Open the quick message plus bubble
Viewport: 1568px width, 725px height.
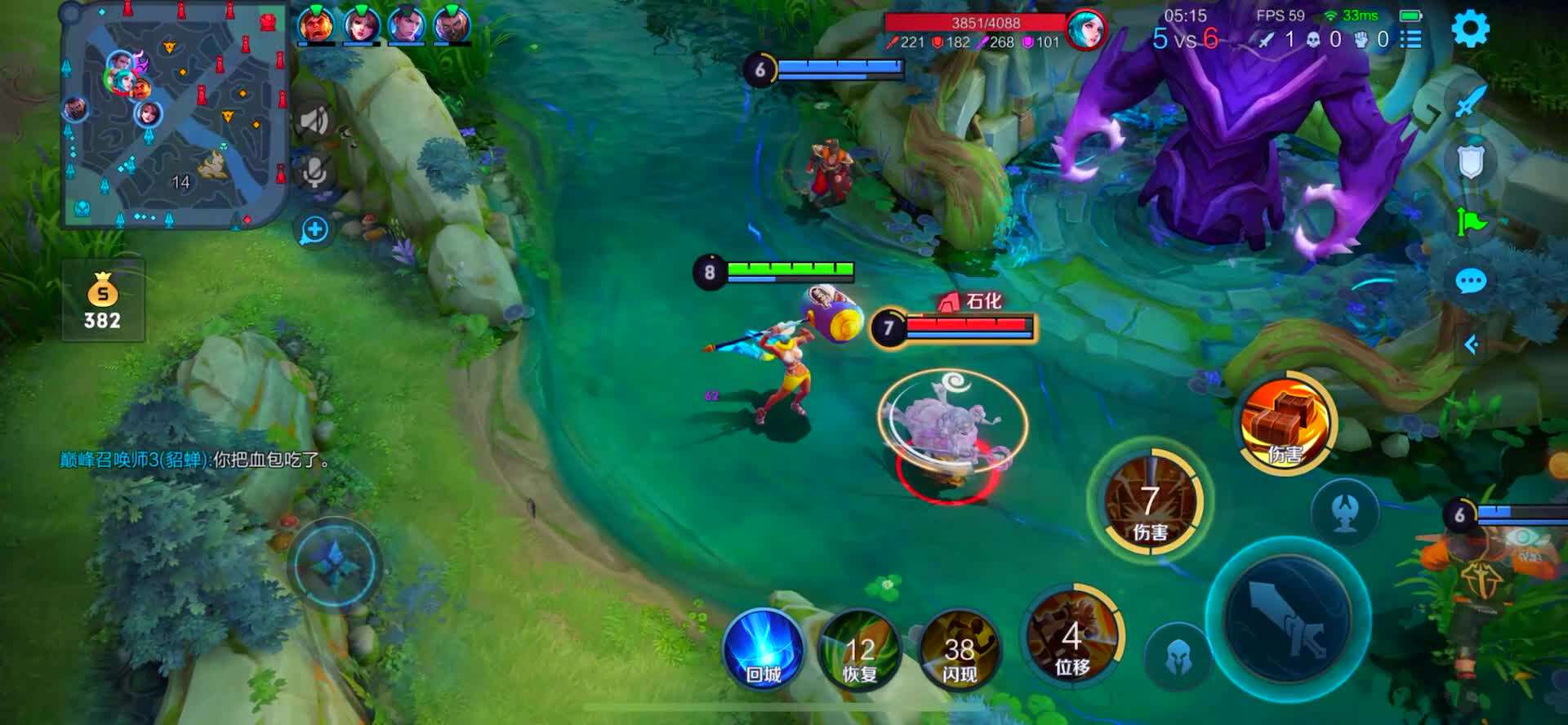click(314, 230)
